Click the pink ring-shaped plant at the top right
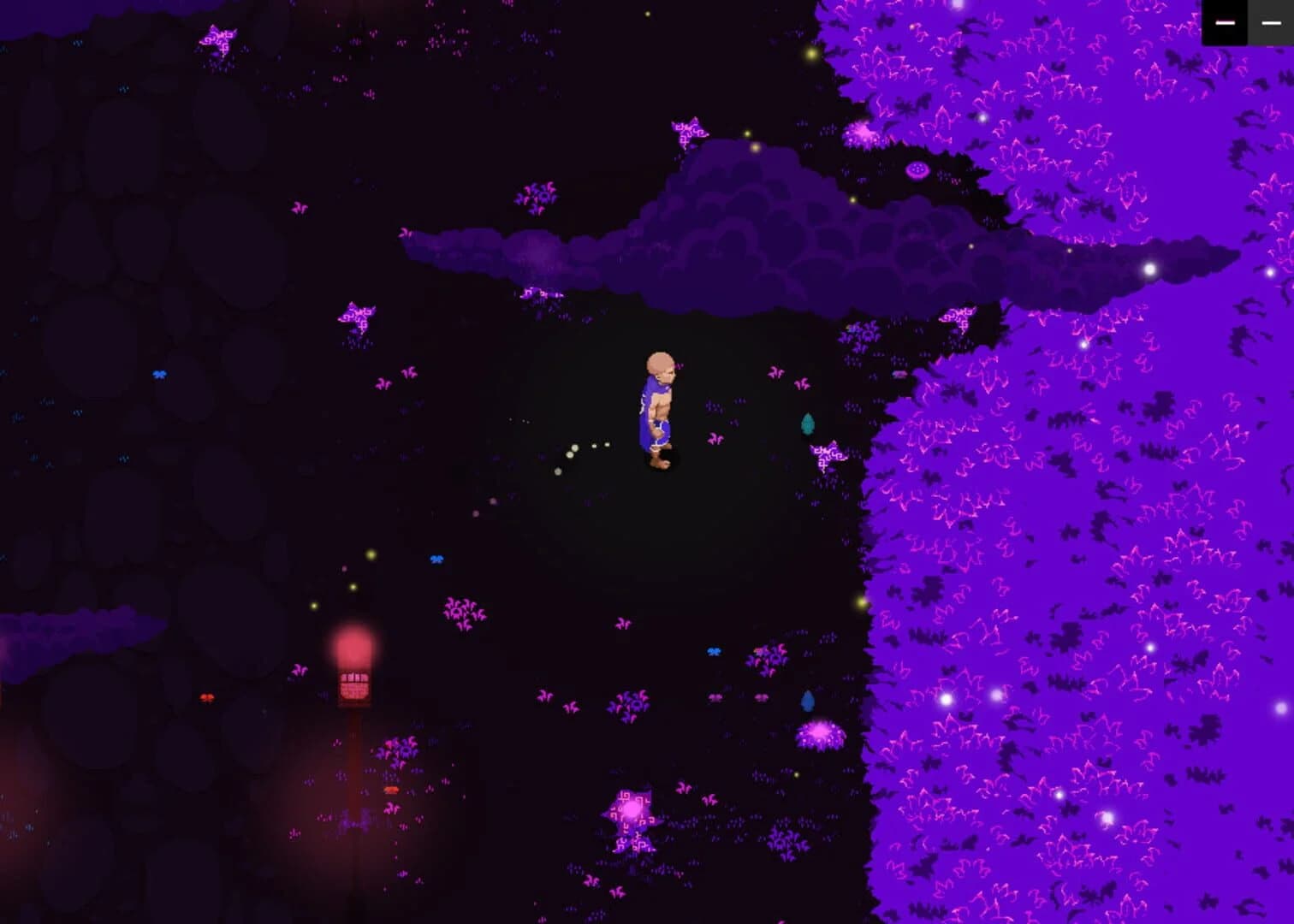 click(918, 171)
